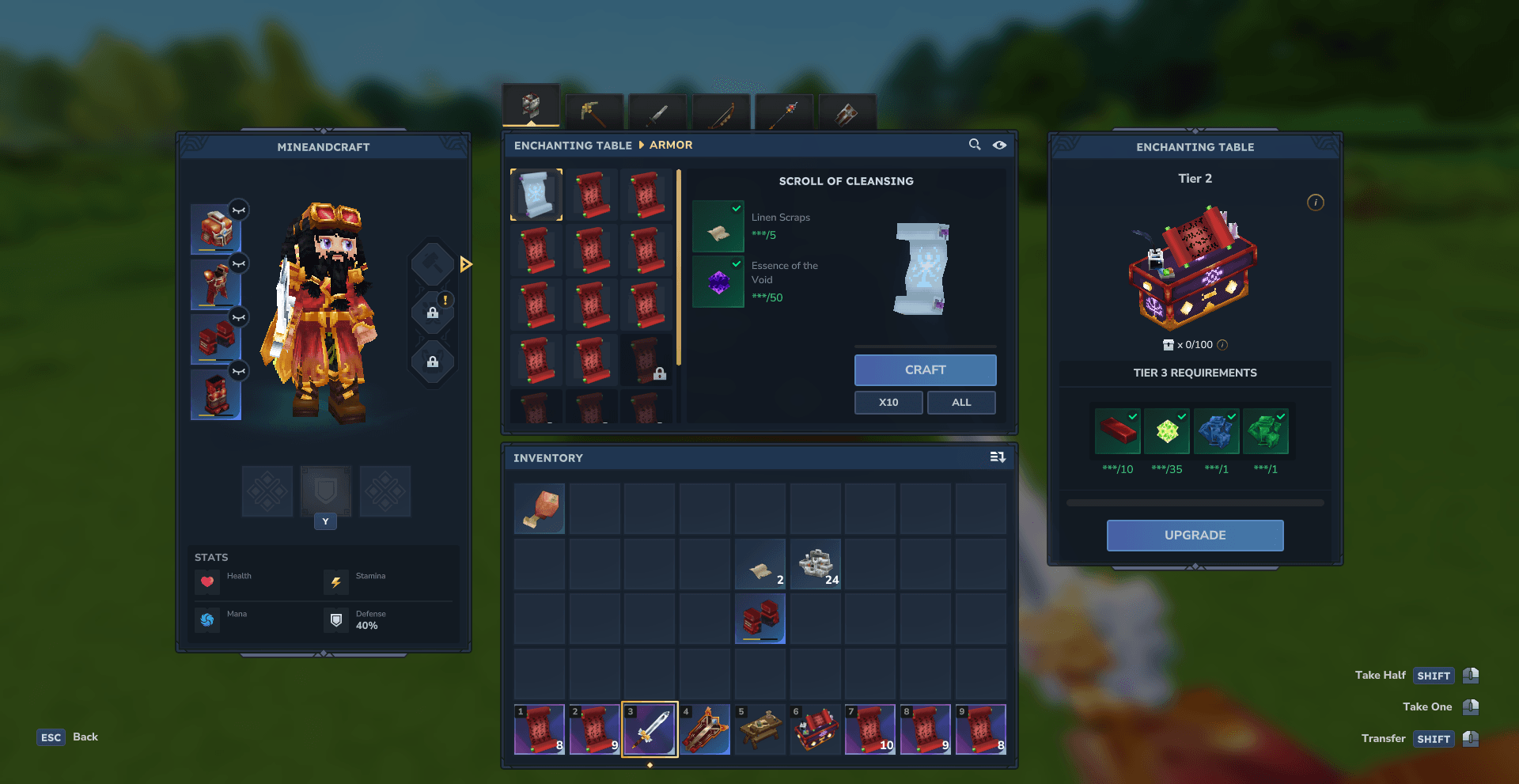Click the X10 craft button
This screenshot has width=1519, height=784.
pos(888,403)
